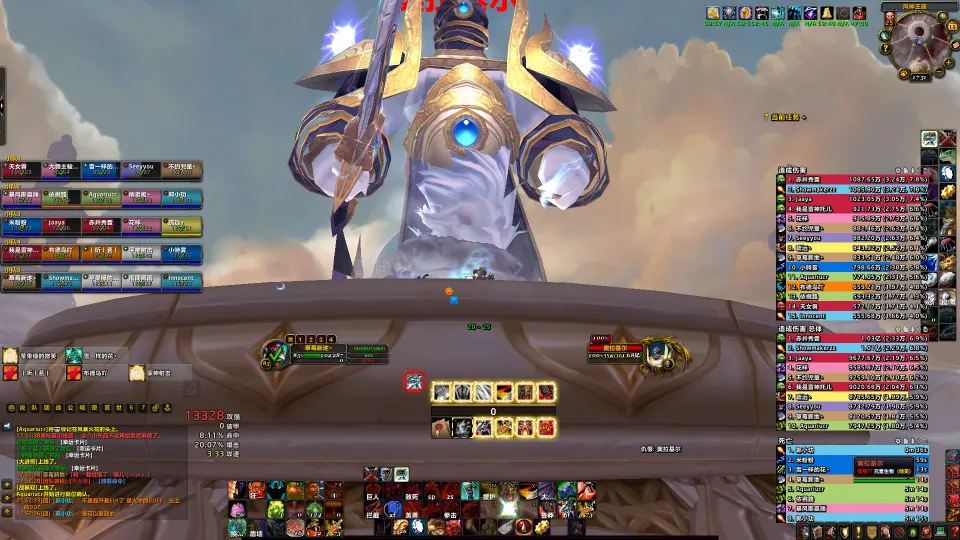Select Jaaya's raid frame
Viewport: 960px width, 540px height.
click(x=58, y=227)
